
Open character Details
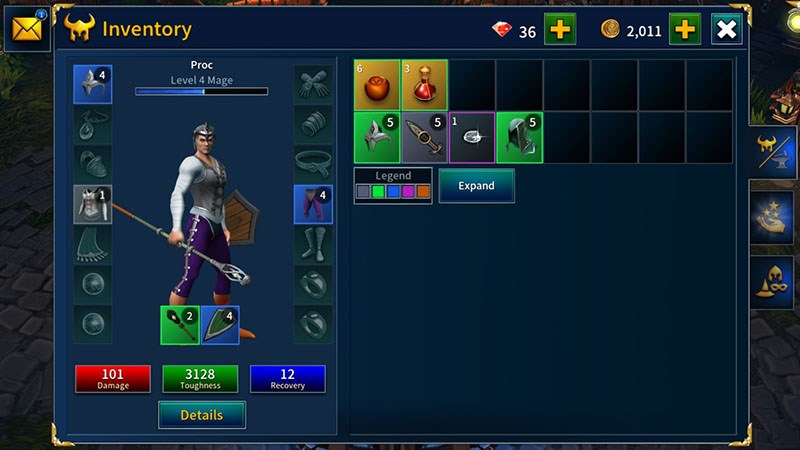click(x=201, y=414)
